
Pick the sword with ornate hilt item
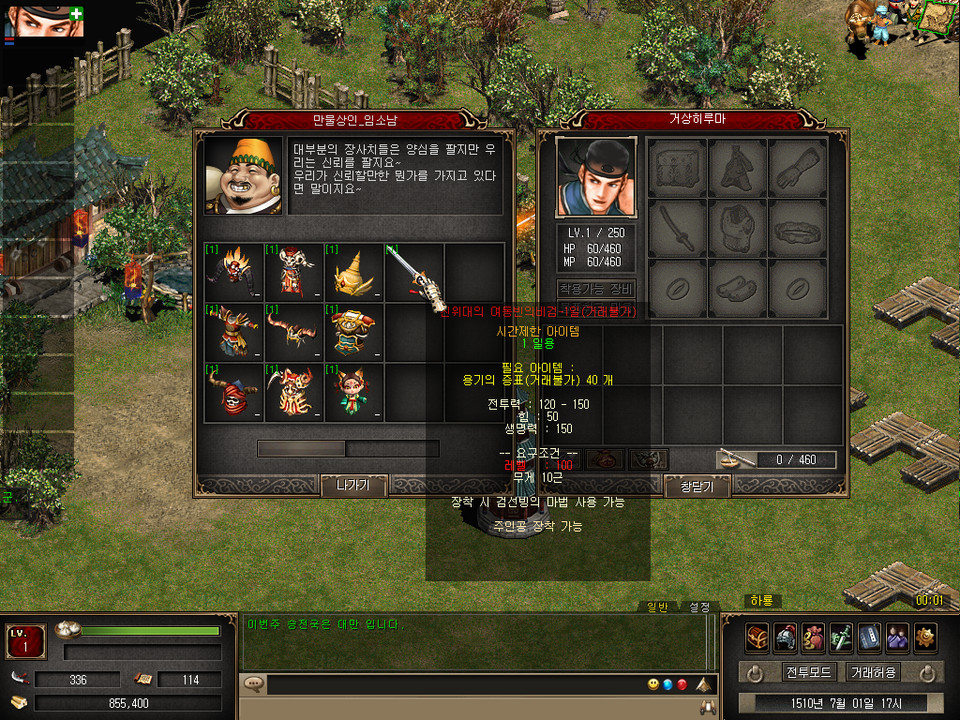[x=414, y=271]
